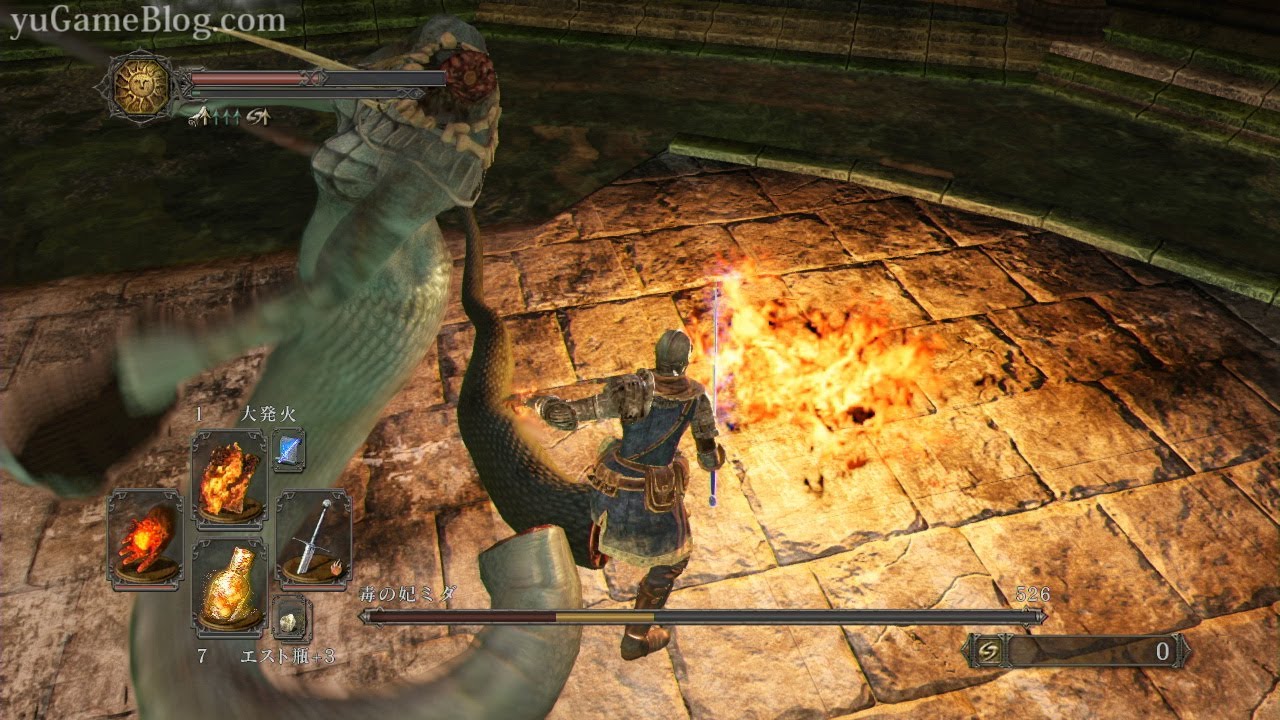Use the Estus Flask item slot

pos(229,587)
